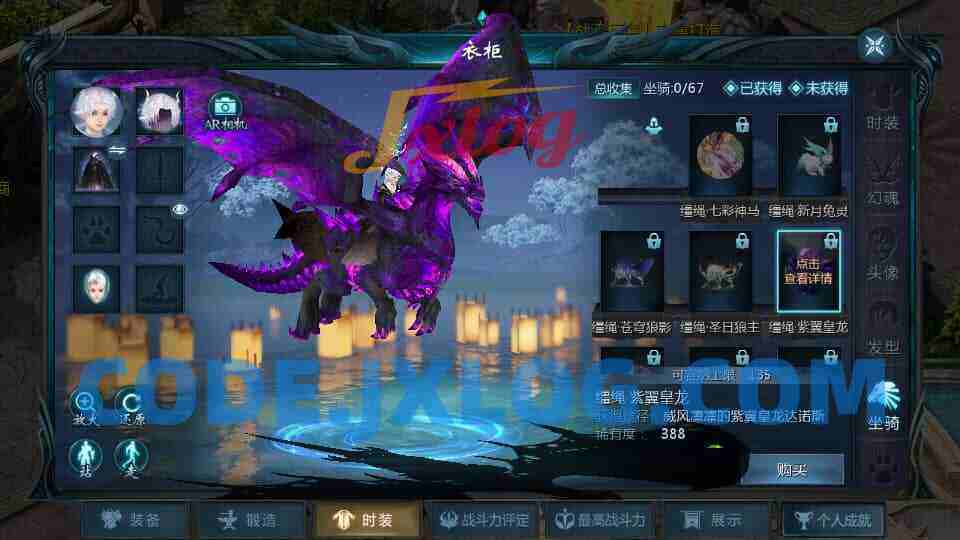Open the 总收集 collection summary
The width and height of the screenshot is (960, 540).
pyautogui.click(x=613, y=88)
